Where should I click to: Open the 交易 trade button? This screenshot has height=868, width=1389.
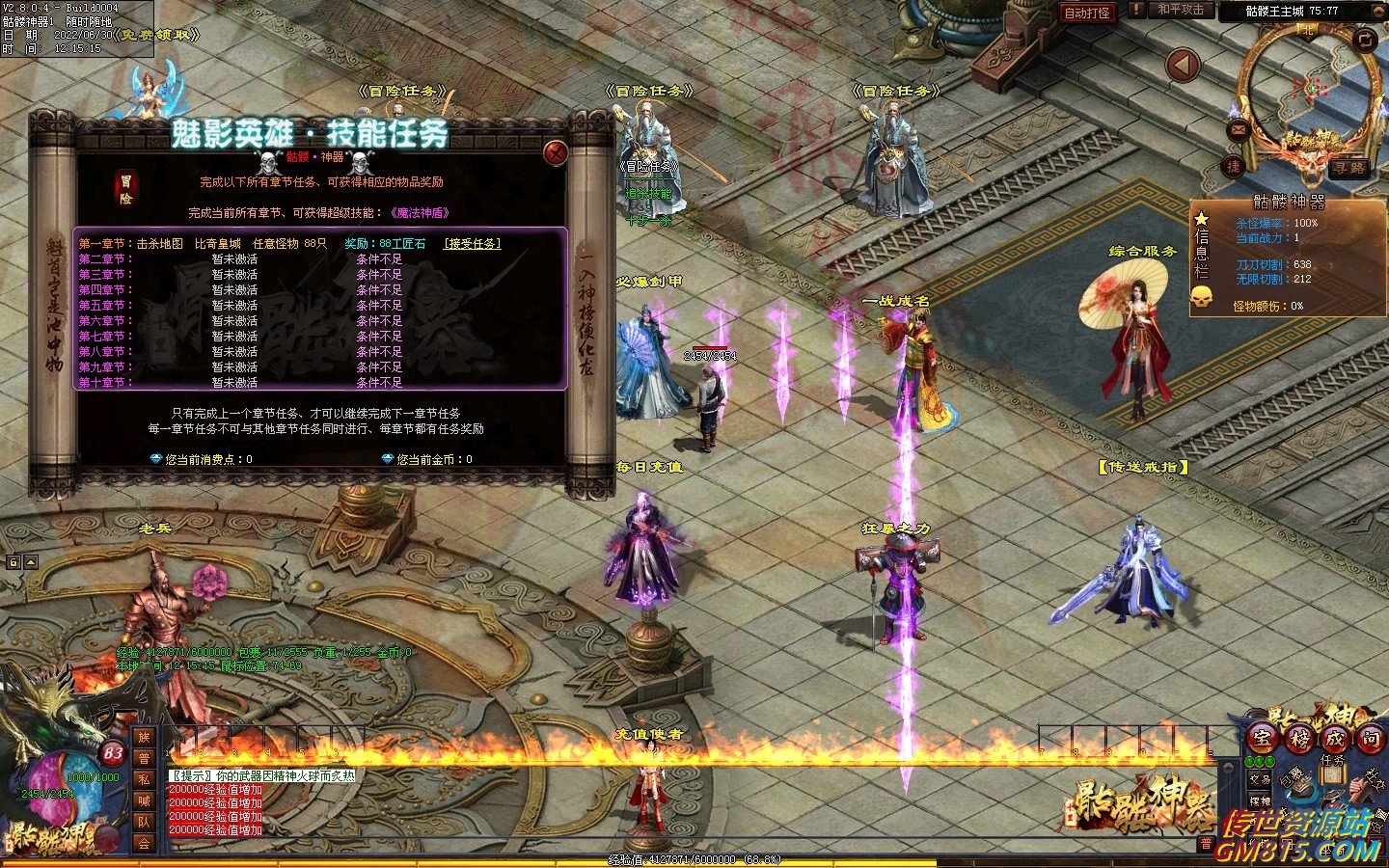click(x=1260, y=779)
